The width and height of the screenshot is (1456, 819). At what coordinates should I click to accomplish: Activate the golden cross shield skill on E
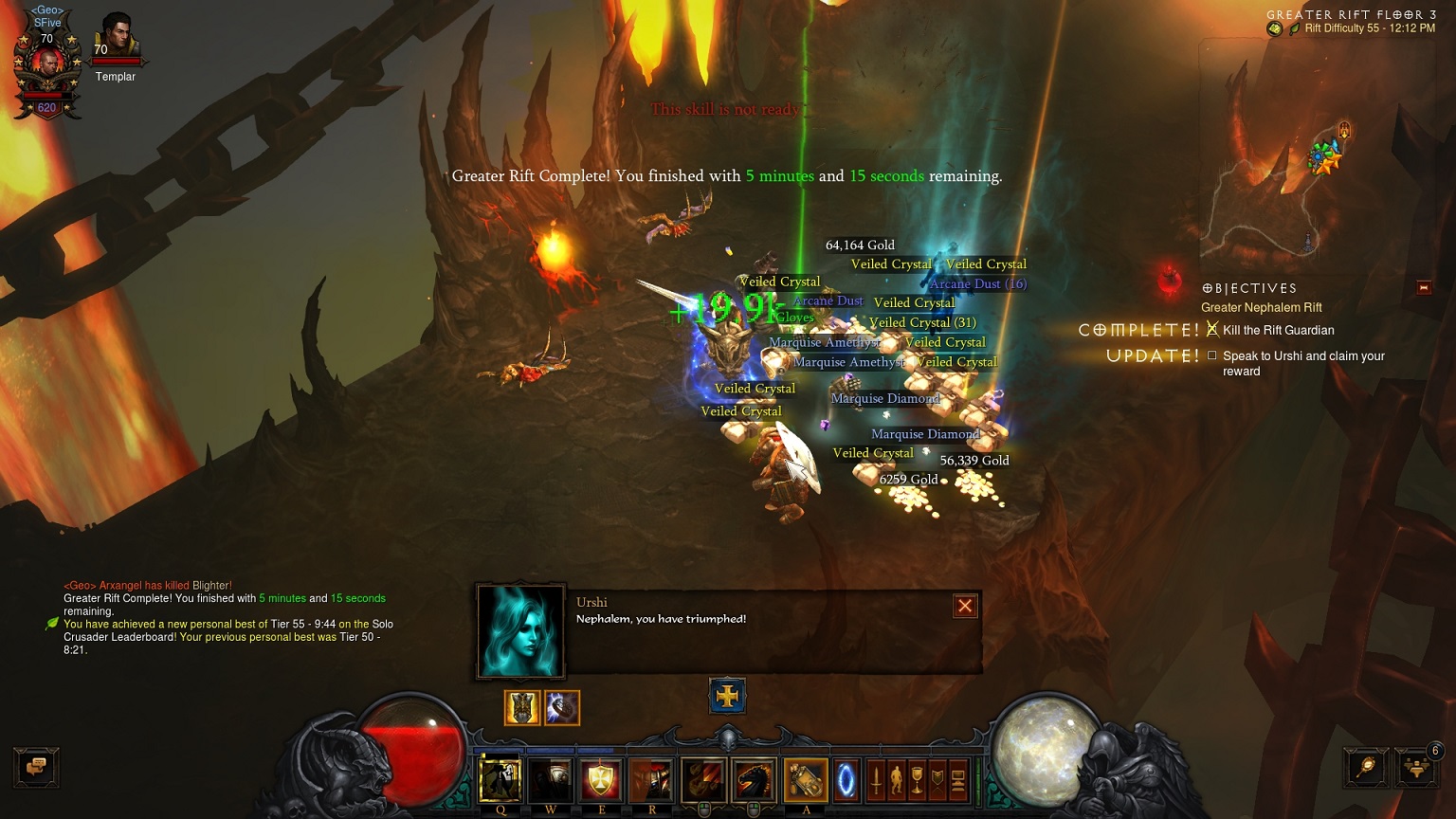[601, 781]
